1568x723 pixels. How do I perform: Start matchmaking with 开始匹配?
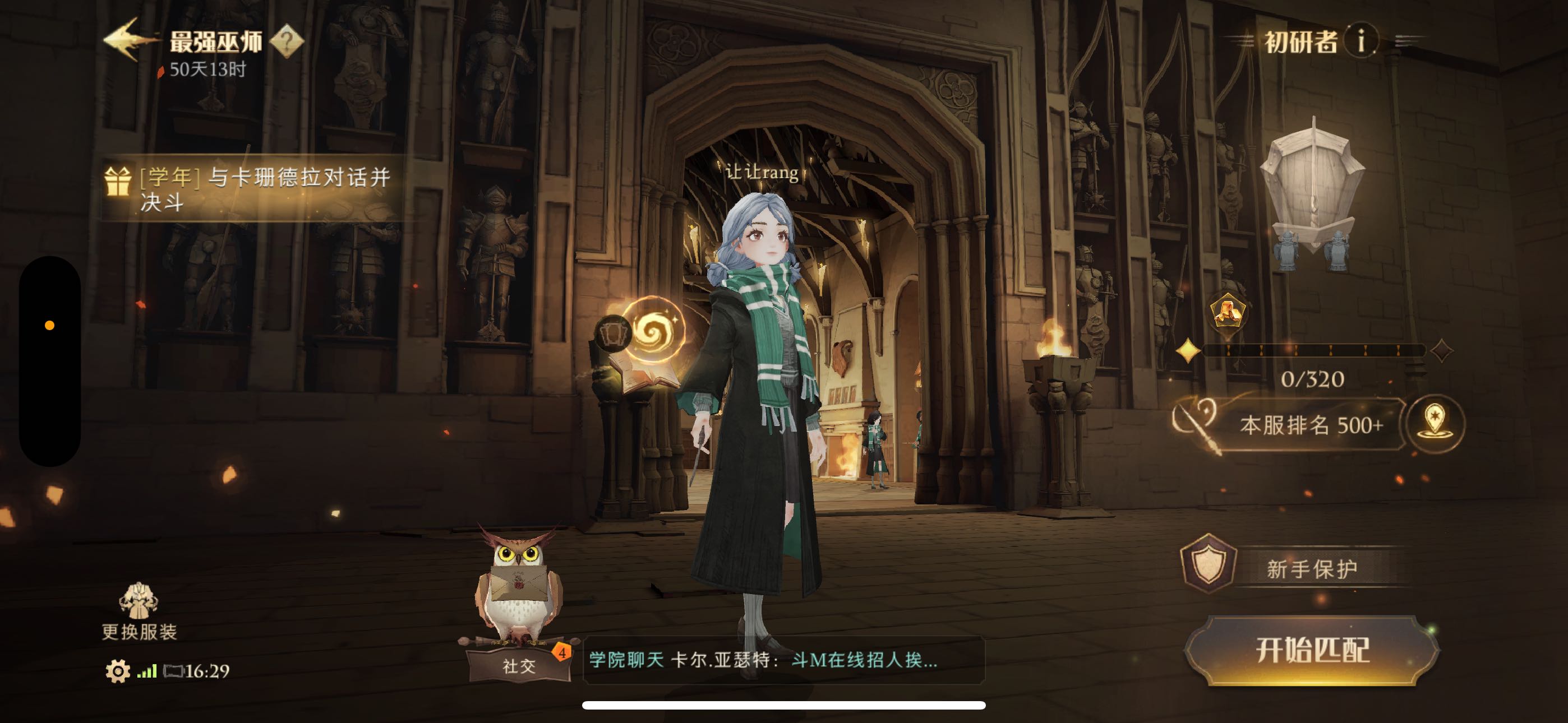tap(1312, 650)
